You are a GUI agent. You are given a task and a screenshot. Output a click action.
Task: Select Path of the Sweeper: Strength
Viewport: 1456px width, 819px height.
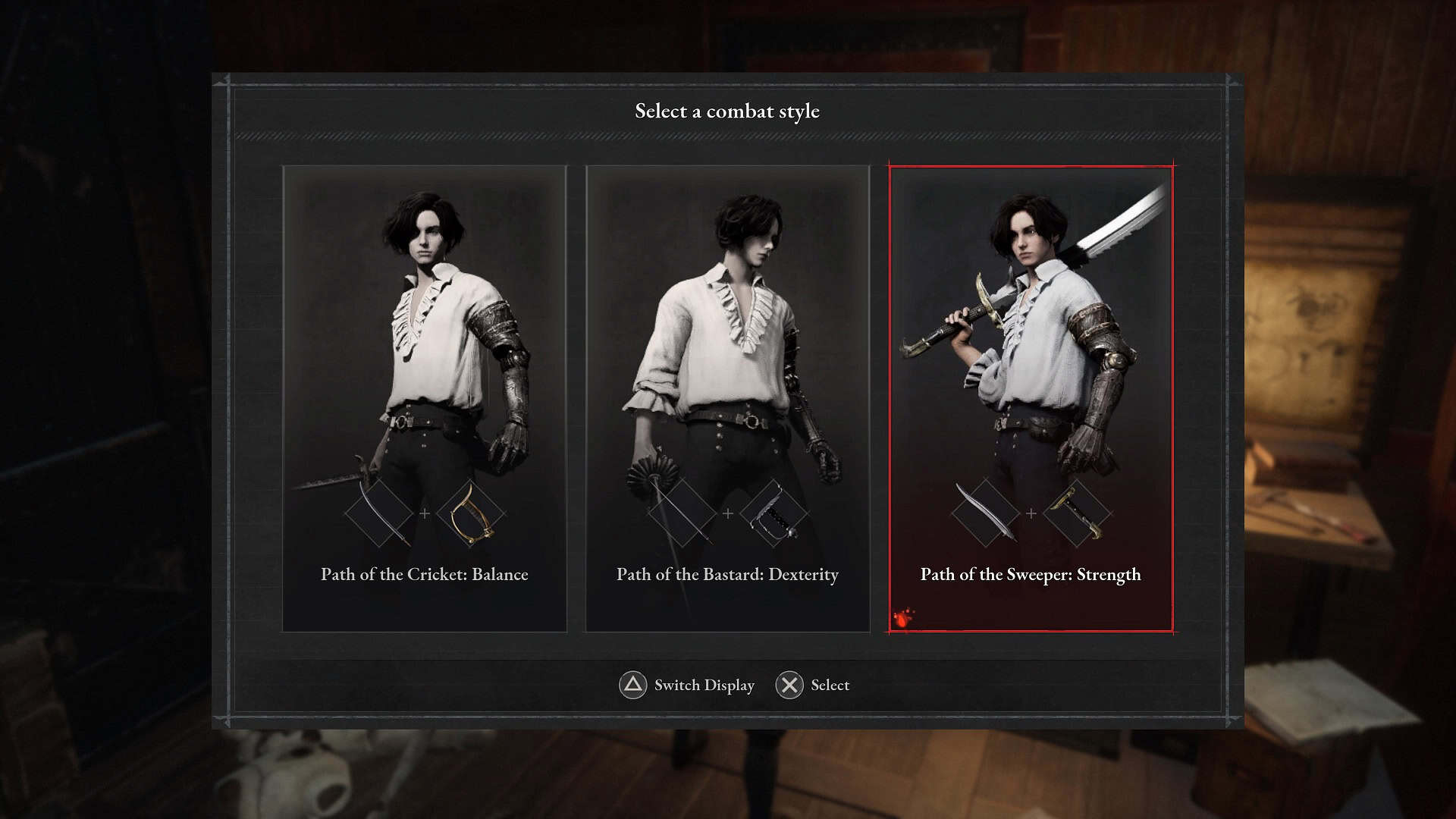(x=1031, y=575)
